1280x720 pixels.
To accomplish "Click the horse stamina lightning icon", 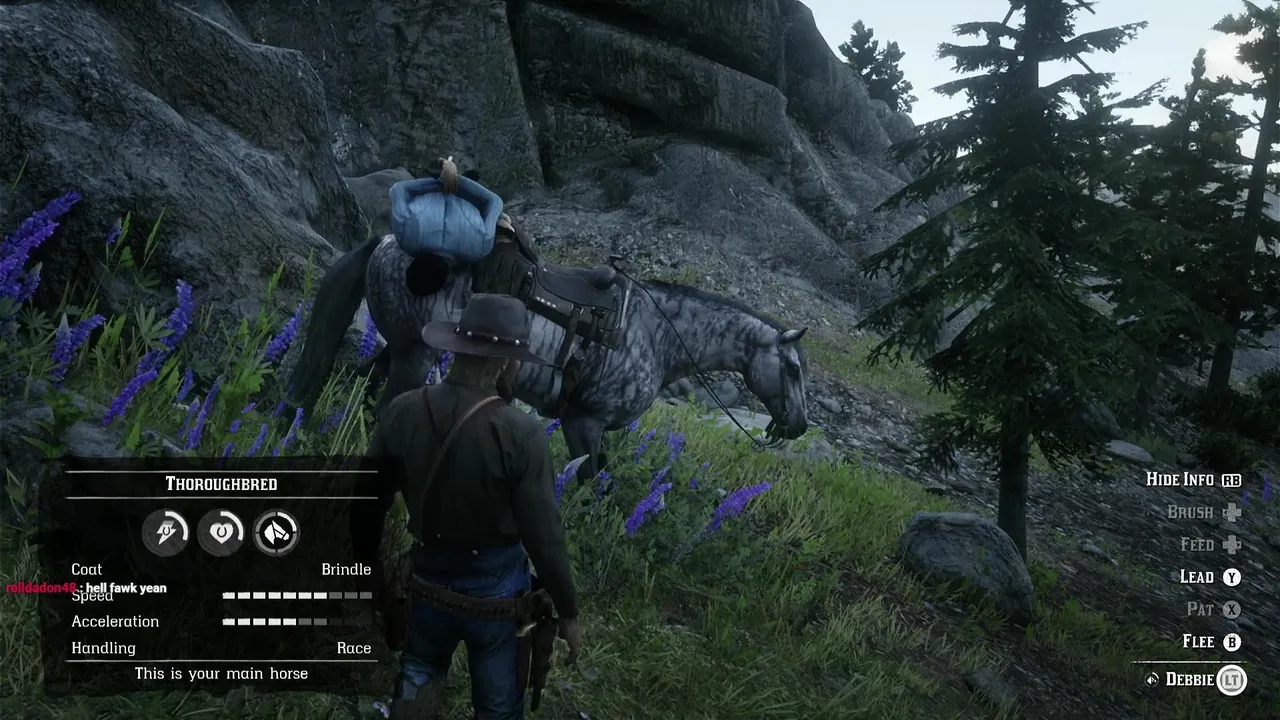I will pos(164,531).
